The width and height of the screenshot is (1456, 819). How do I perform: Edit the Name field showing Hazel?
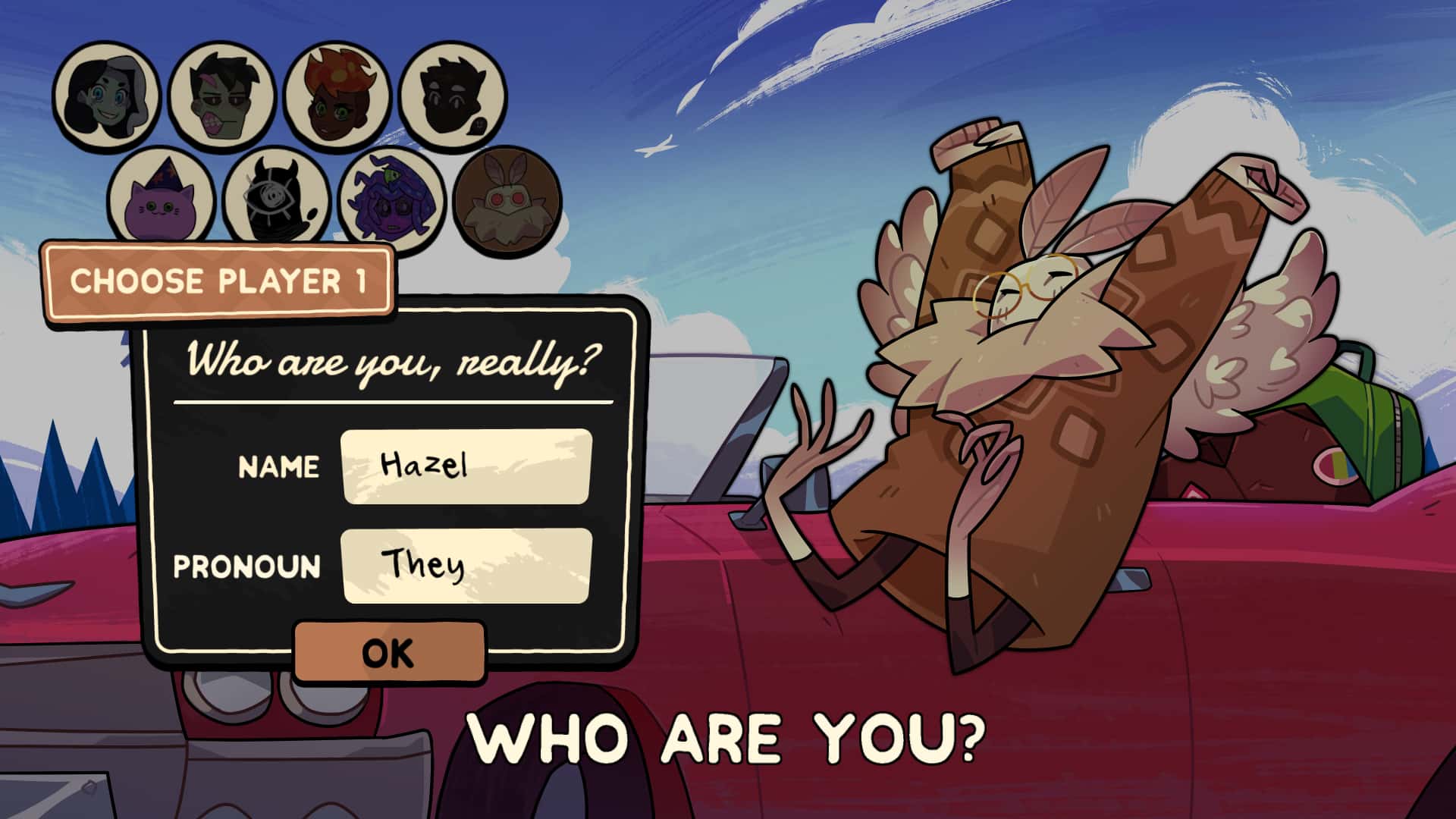pyautogui.click(x=466, y=466)
